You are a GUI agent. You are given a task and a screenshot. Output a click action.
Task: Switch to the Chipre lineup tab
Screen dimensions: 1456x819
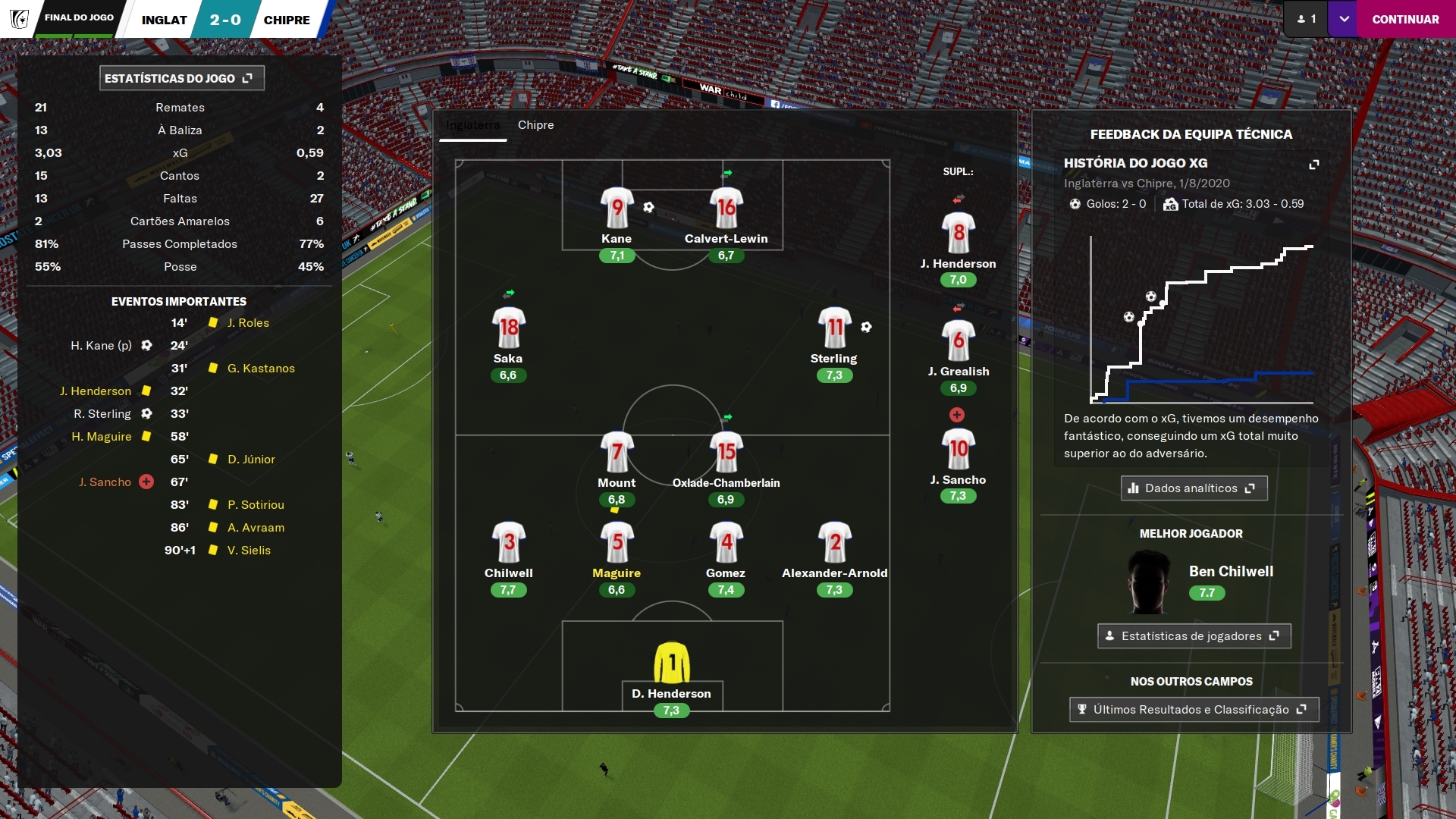tap(535, 125)
